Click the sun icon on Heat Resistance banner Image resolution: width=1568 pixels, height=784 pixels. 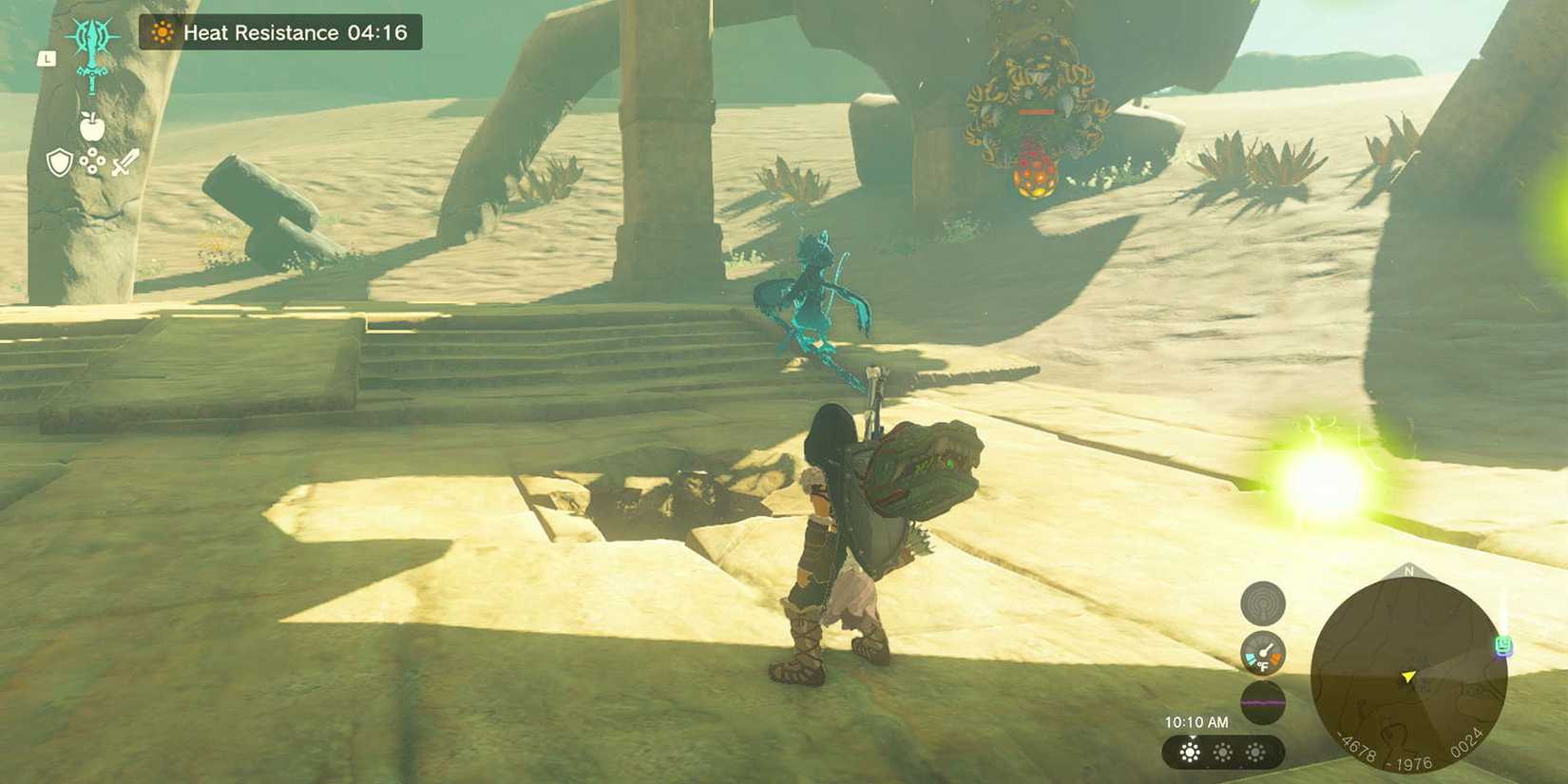click(x=163, y=31)
